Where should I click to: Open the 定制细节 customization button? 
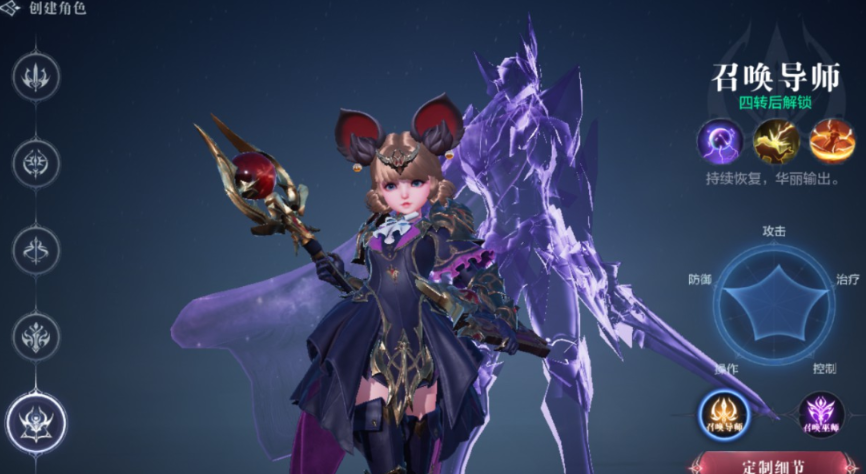(775, 463)
